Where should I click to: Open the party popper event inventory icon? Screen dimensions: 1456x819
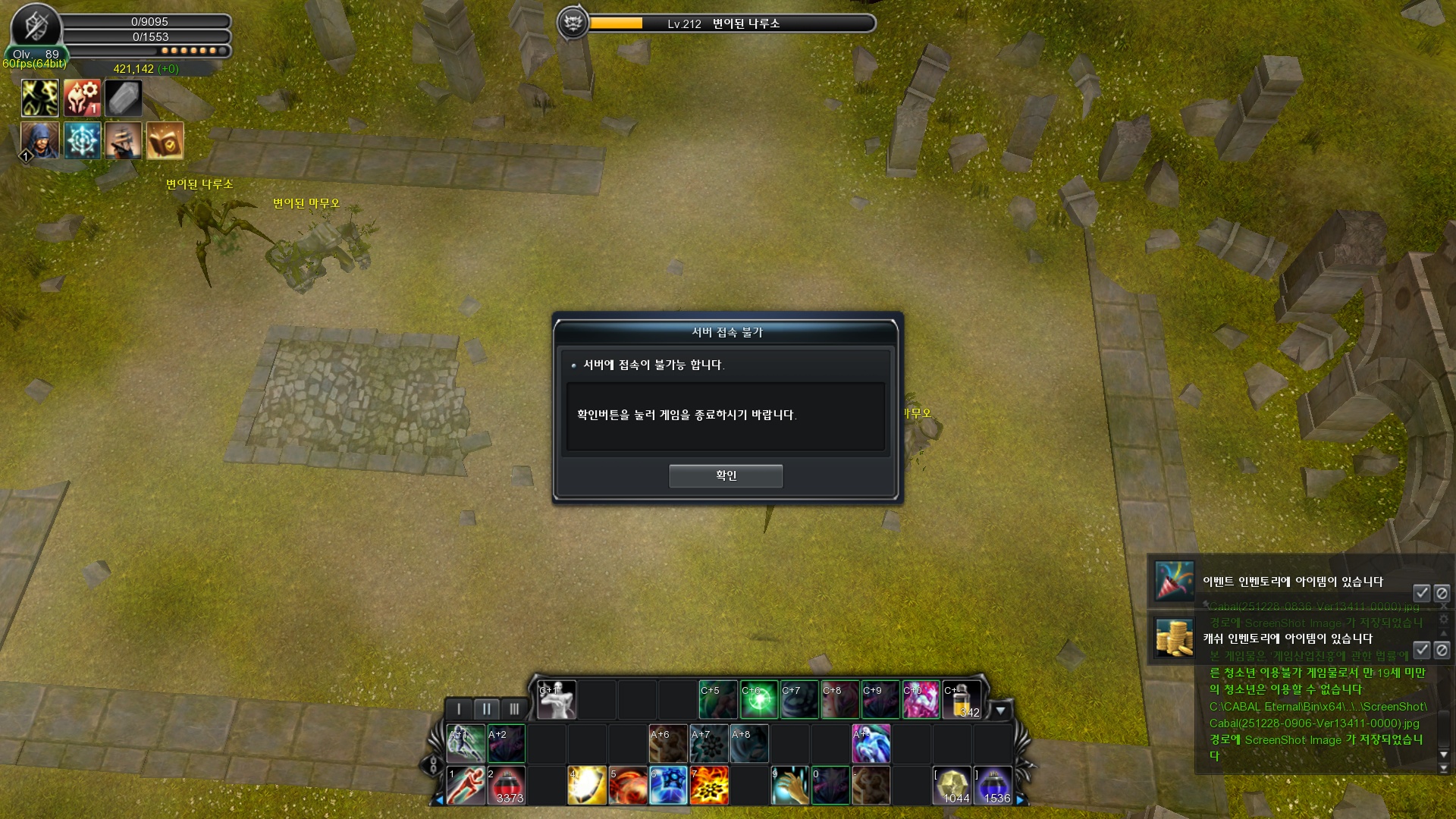click(1174, 581)
